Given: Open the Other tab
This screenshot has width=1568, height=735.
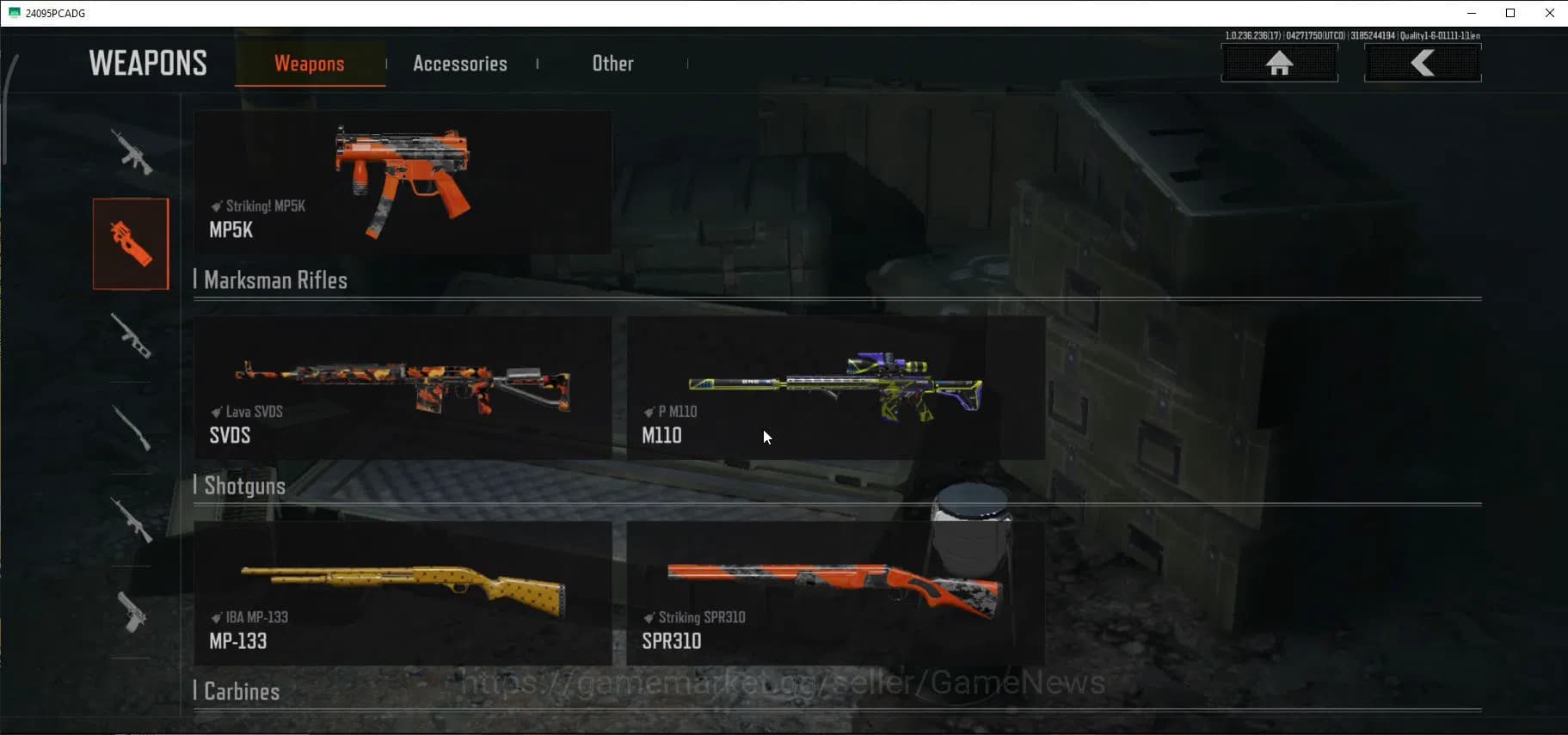Looking at the screenshot, I should pos(612,63).
